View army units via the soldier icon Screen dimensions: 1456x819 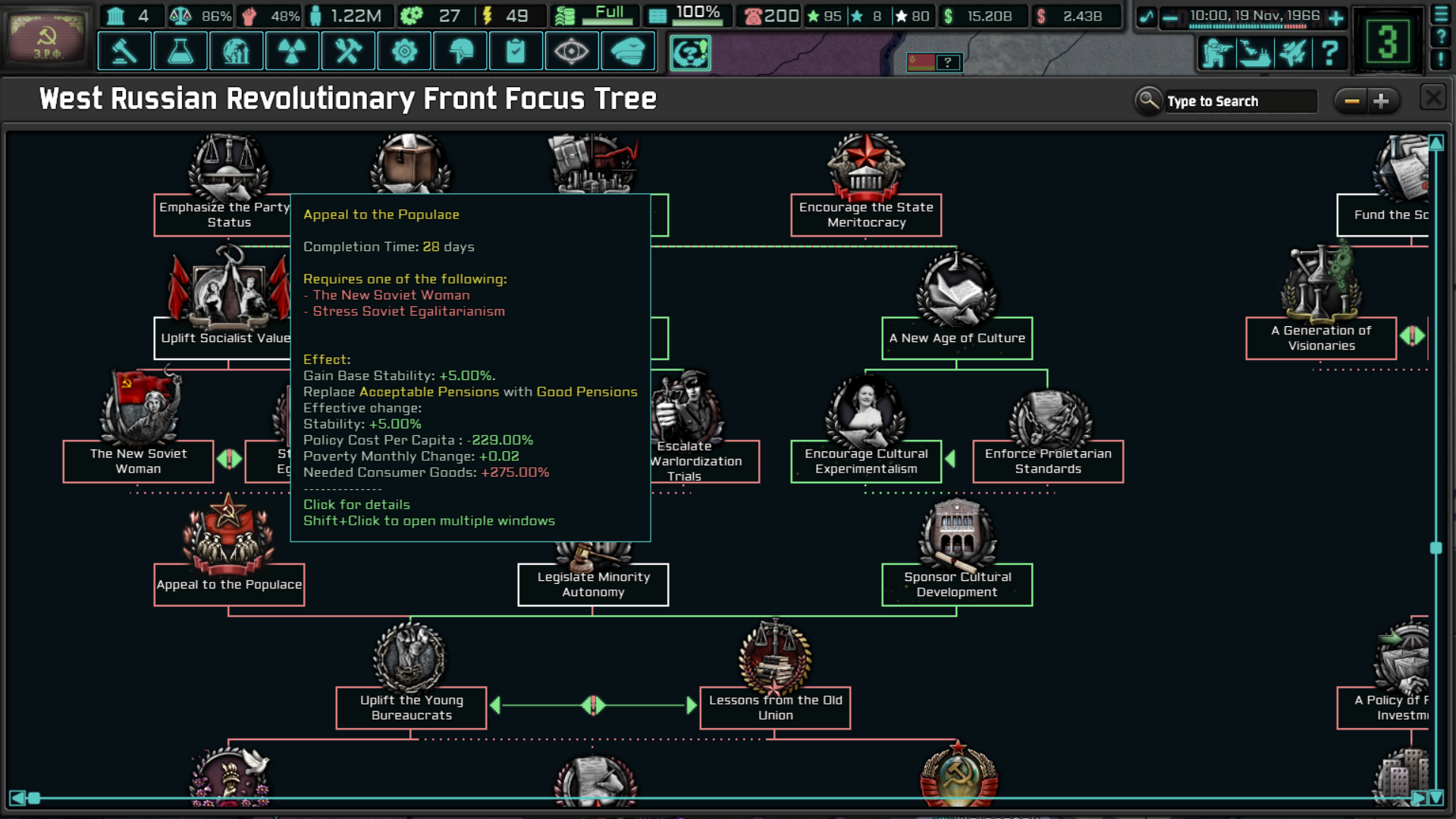coord(1216,53)
